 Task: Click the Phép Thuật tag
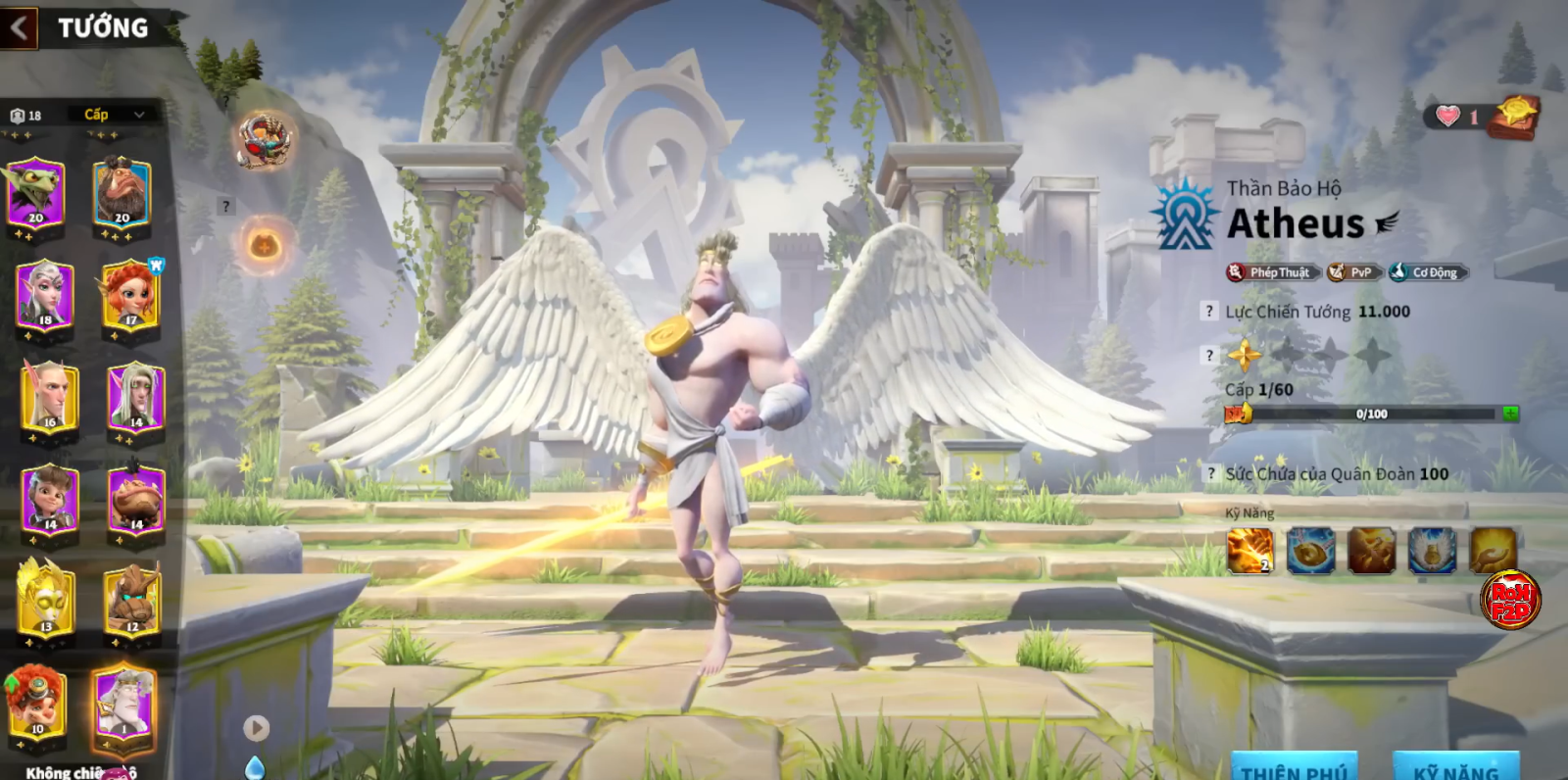1273,272
